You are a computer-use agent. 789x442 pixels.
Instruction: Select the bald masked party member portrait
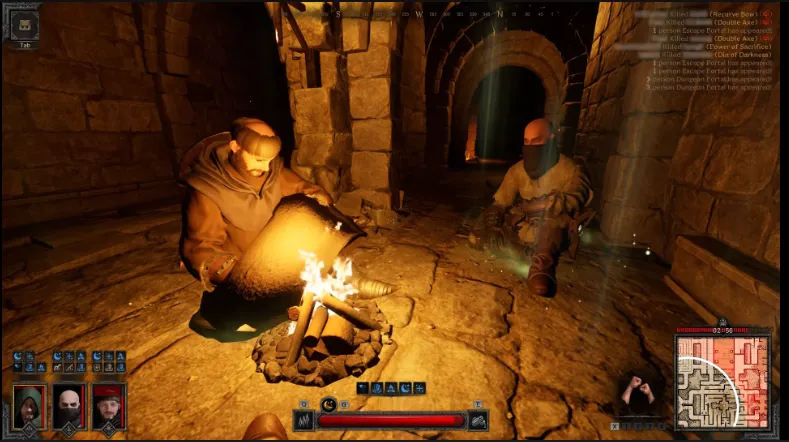(x=68, y=405)
